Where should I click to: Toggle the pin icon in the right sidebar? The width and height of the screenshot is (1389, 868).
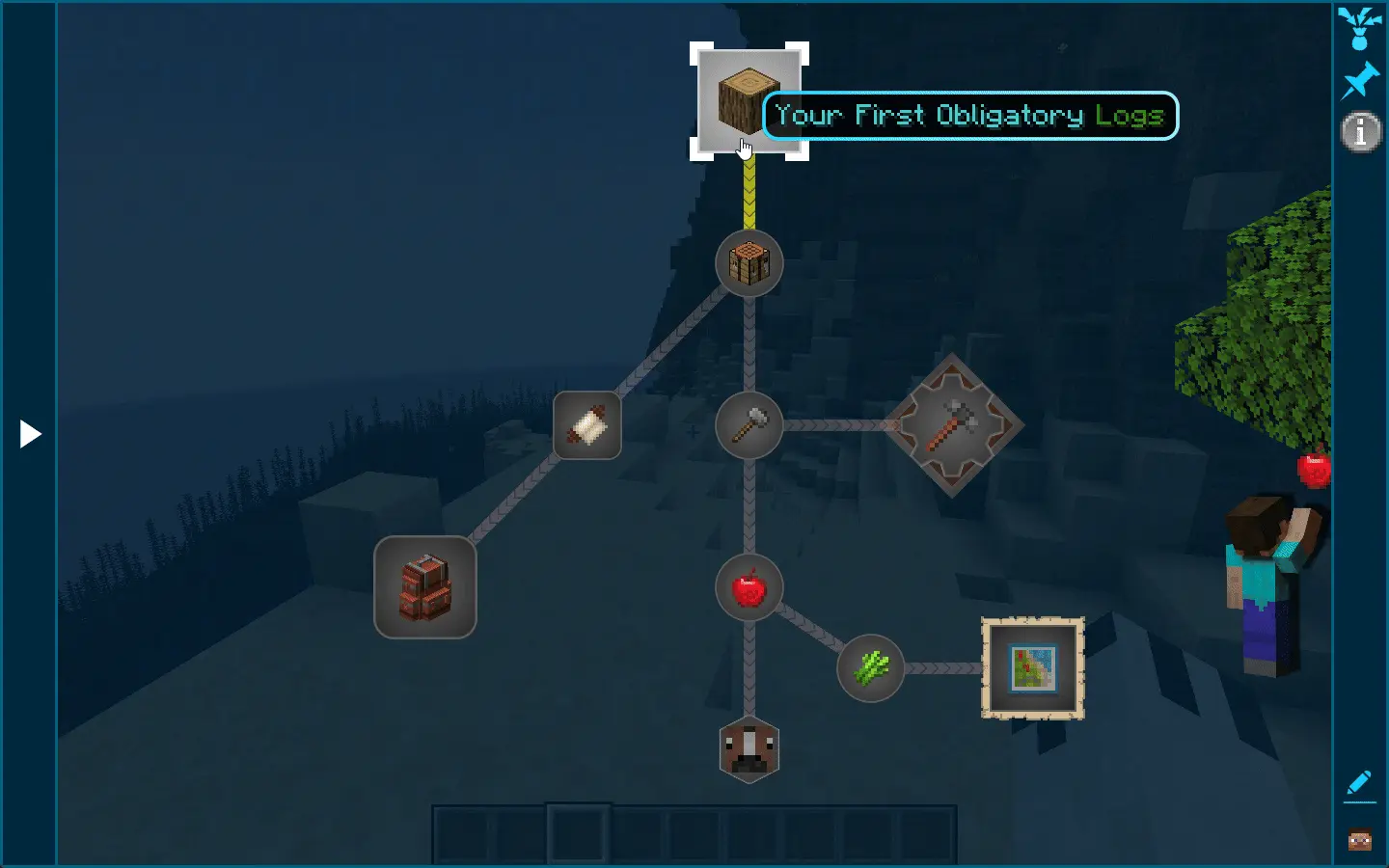(1361, 79)
